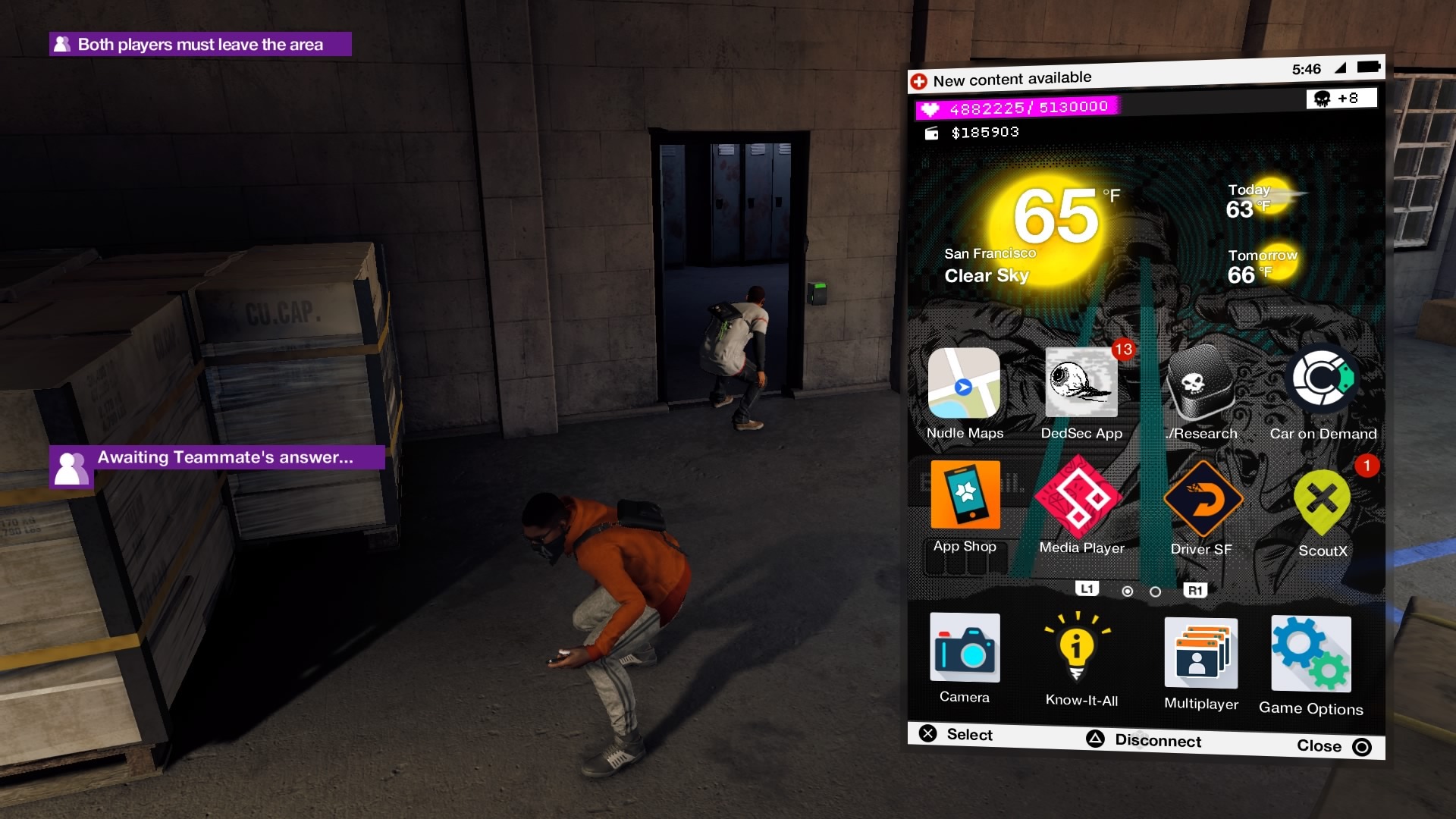Select the ScoutX app
The width and height of the screenshot is (1456, 819).
coord(1322,502)
